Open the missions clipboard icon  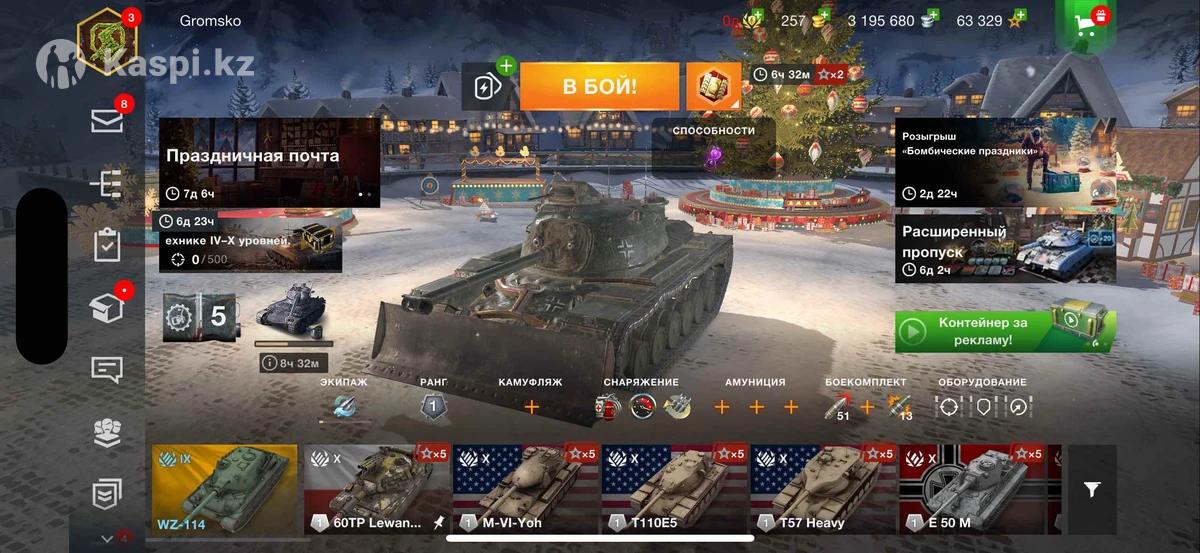[107, 245]
